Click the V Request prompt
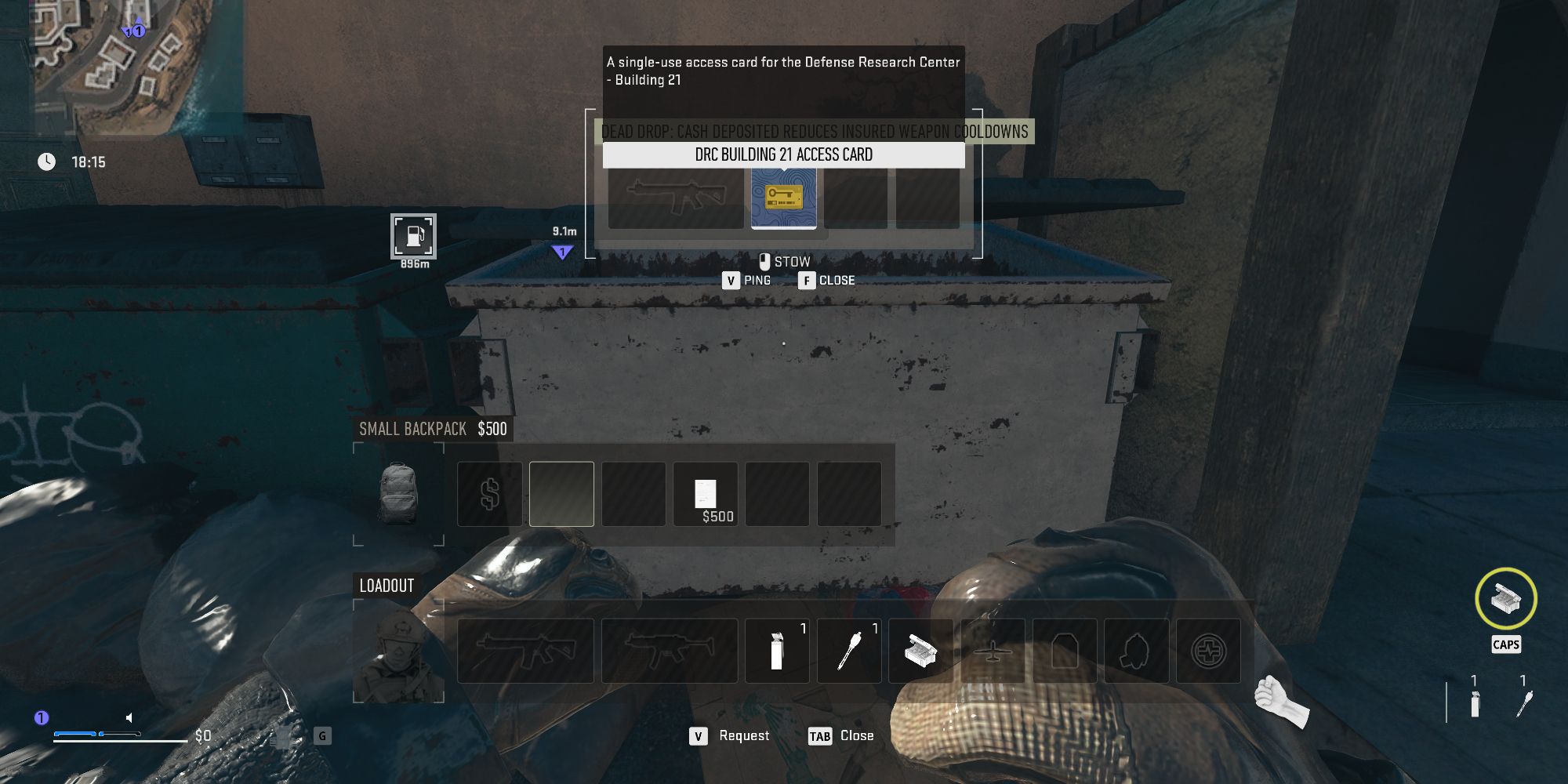This screenshot has height=784, width=1568. (729, 735)
